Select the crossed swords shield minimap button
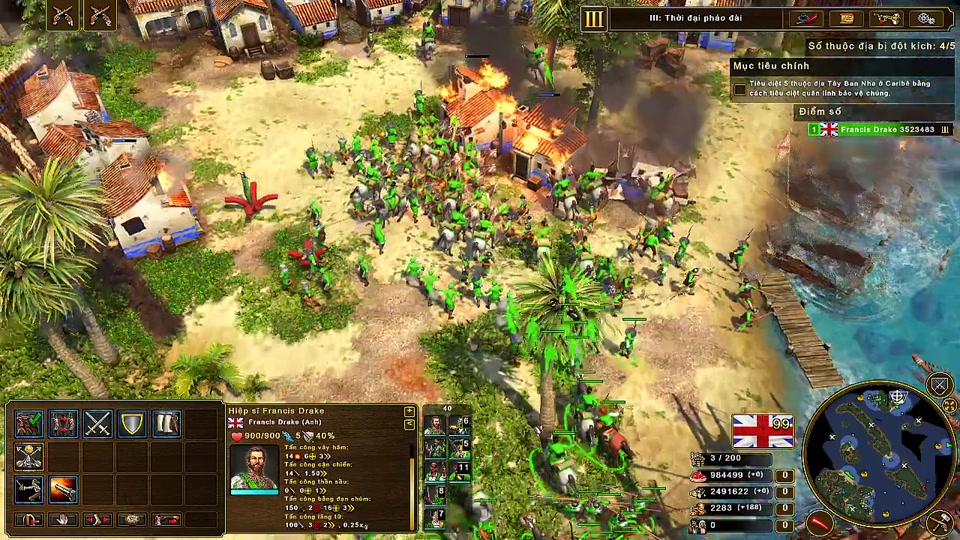 click(x=940, y=385)
